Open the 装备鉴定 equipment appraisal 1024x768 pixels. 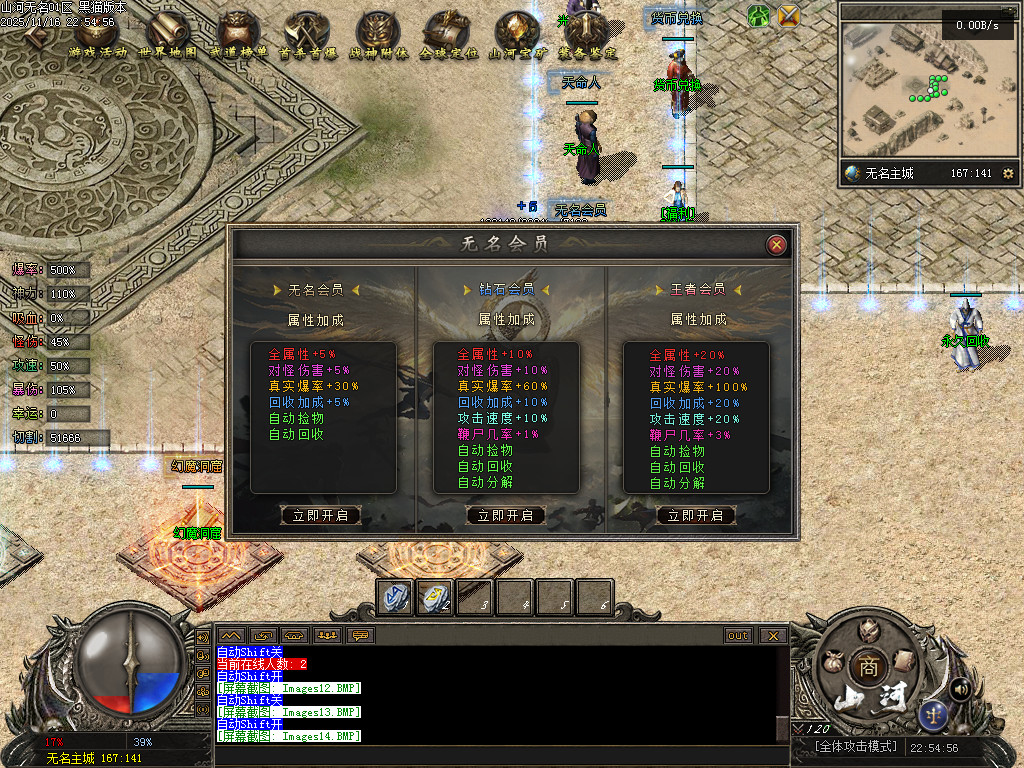[588, 36]
